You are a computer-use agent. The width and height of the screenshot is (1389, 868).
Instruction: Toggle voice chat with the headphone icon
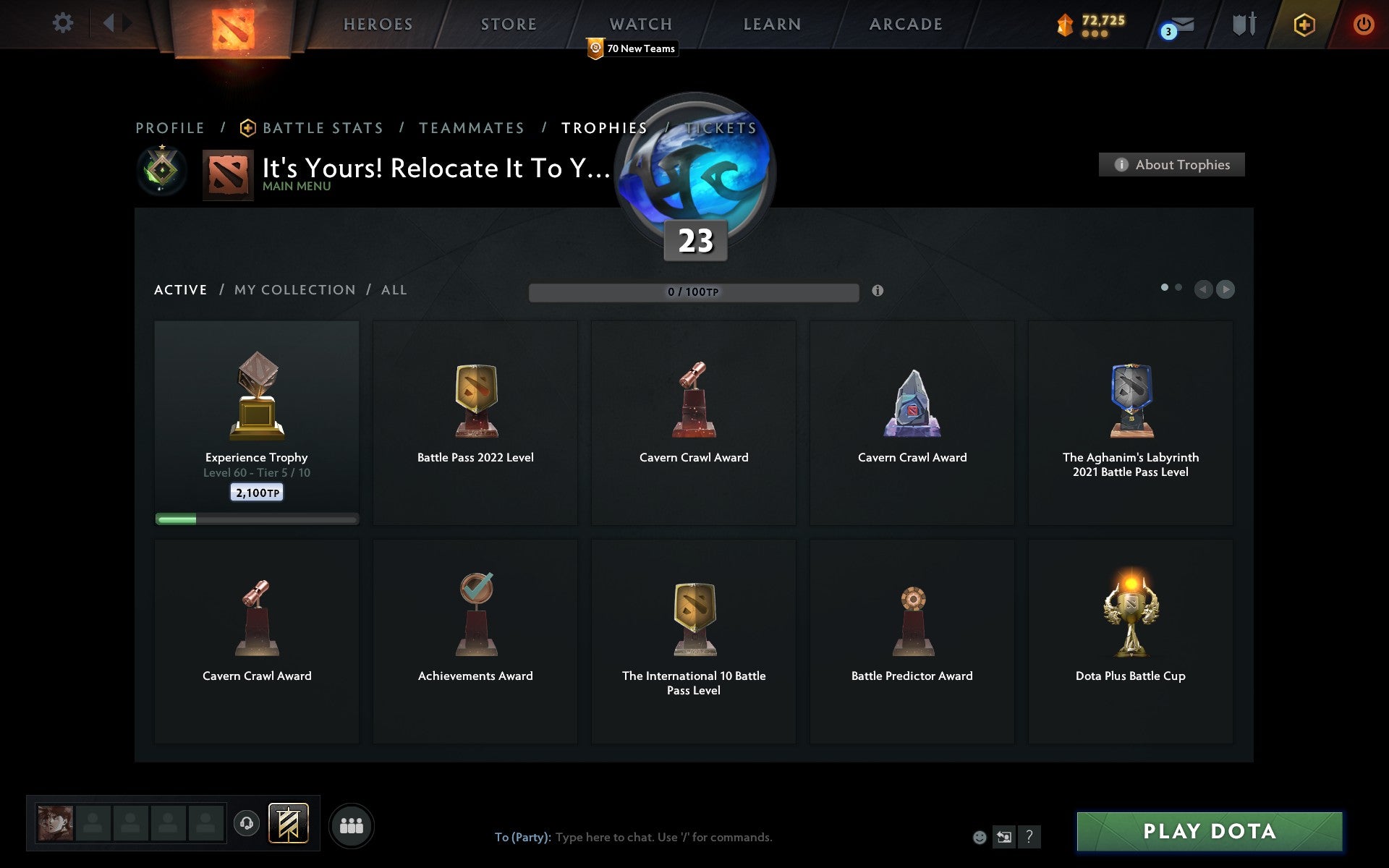[x=246, y=822]
